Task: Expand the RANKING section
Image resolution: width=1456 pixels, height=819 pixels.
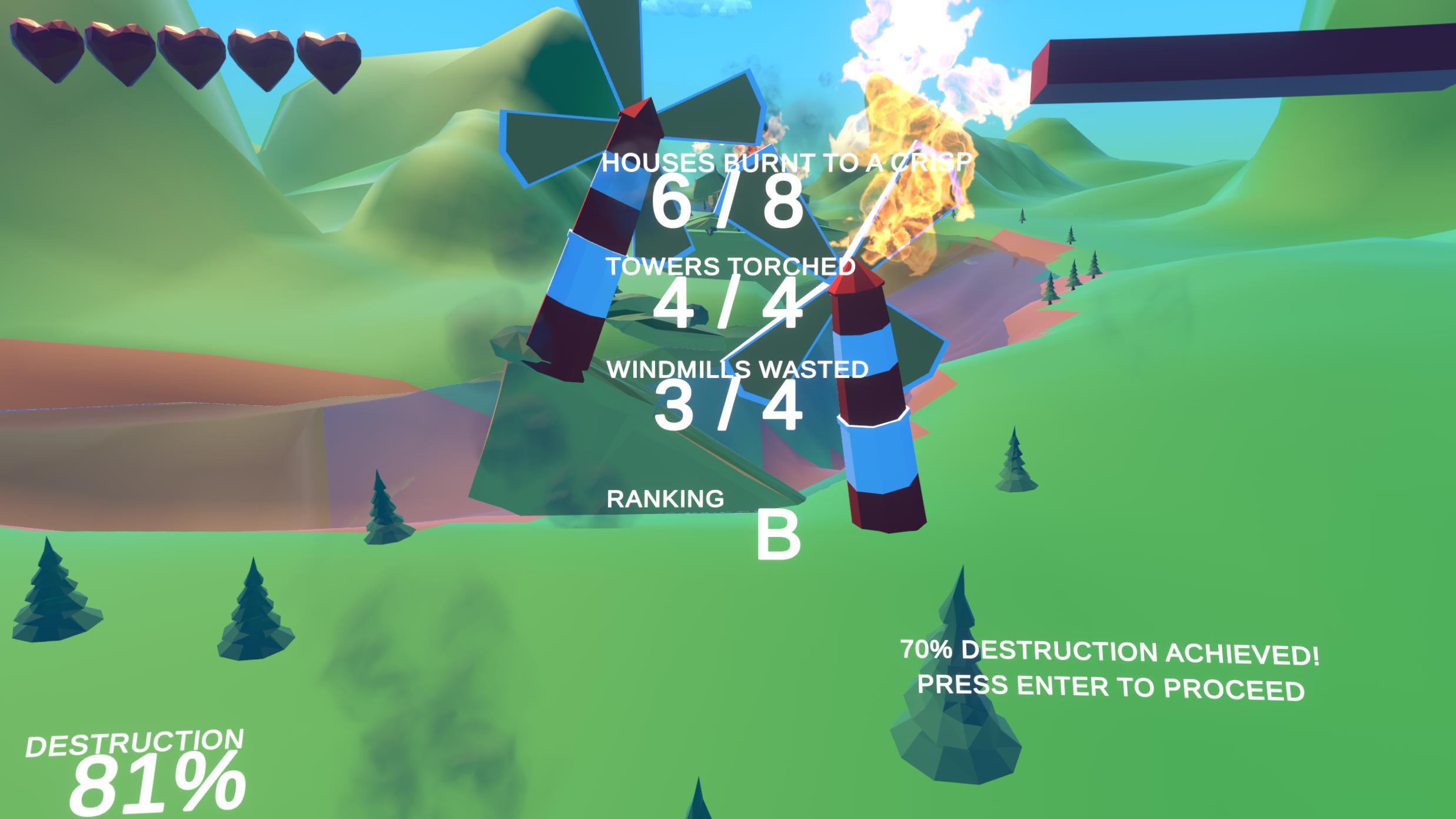Action: click(x=665, y=498)
